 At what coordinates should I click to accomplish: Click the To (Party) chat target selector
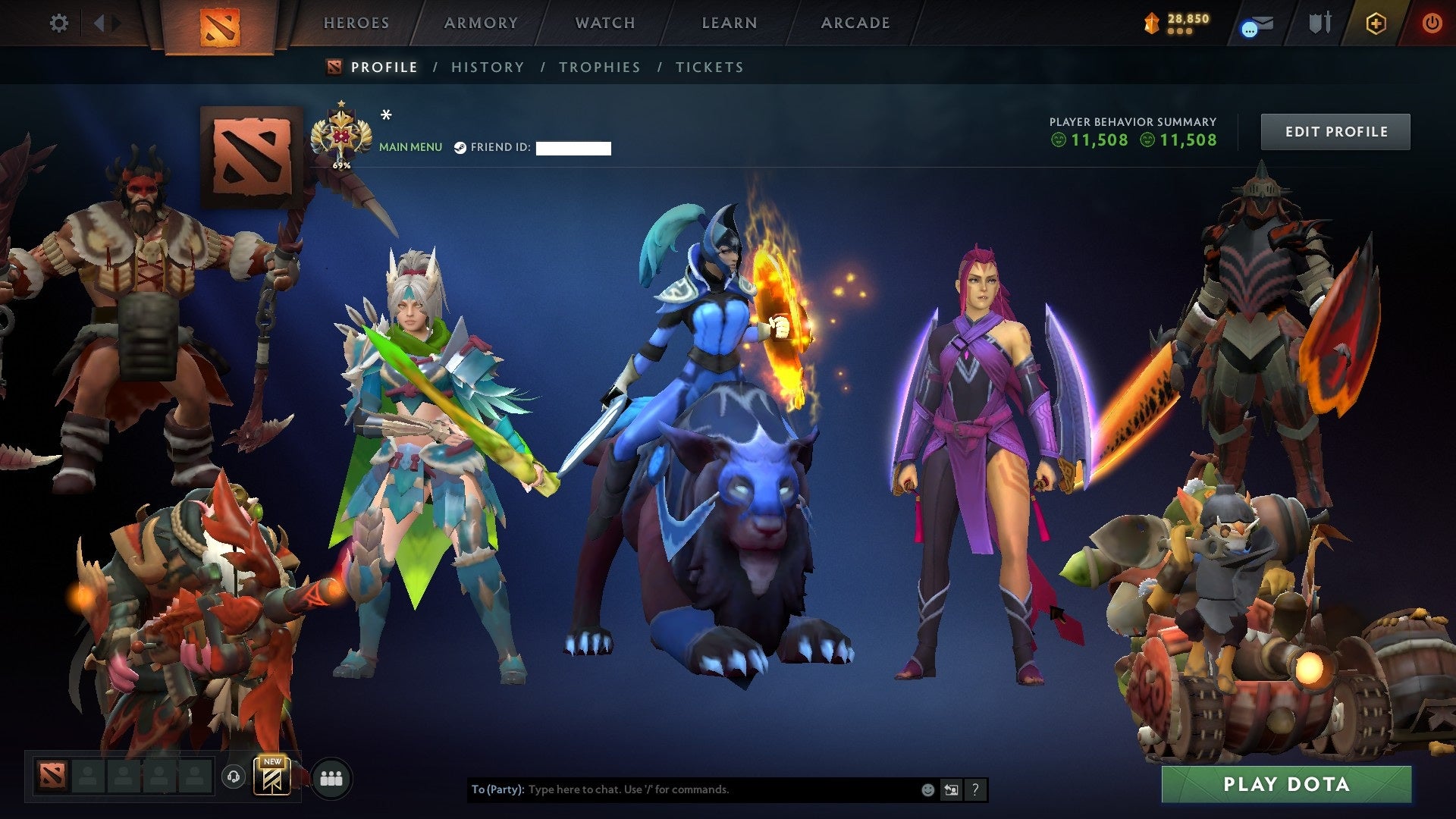(497, 789)
